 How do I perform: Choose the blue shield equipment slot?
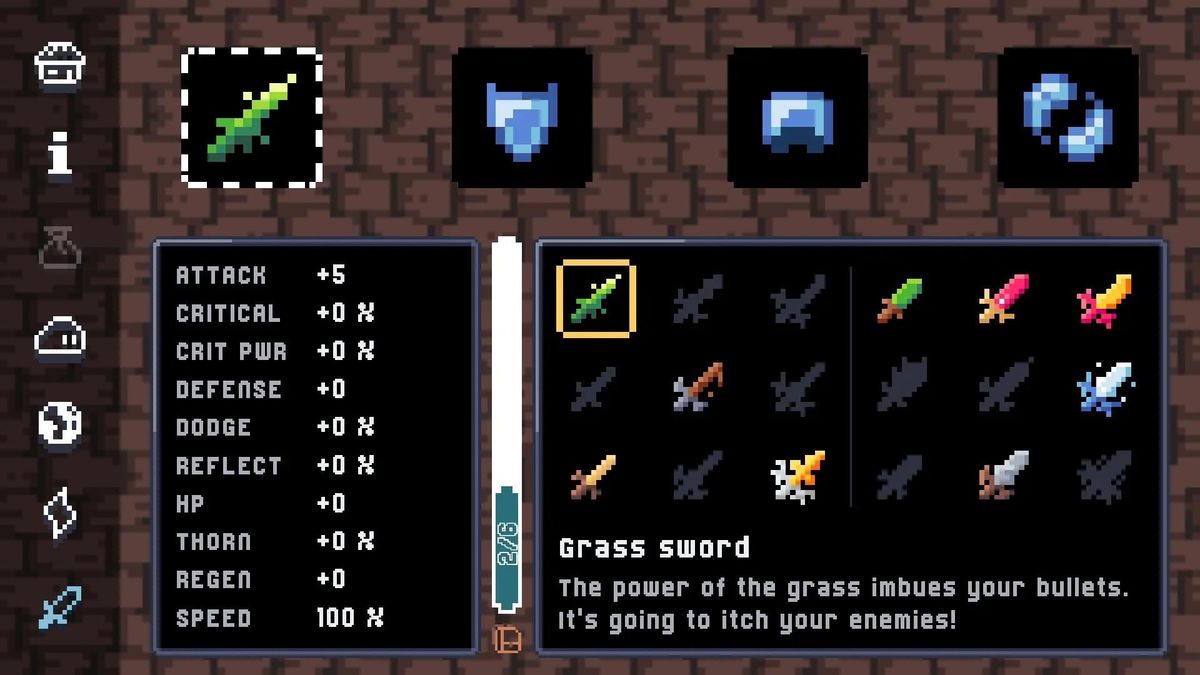click(x=521, y=118)
